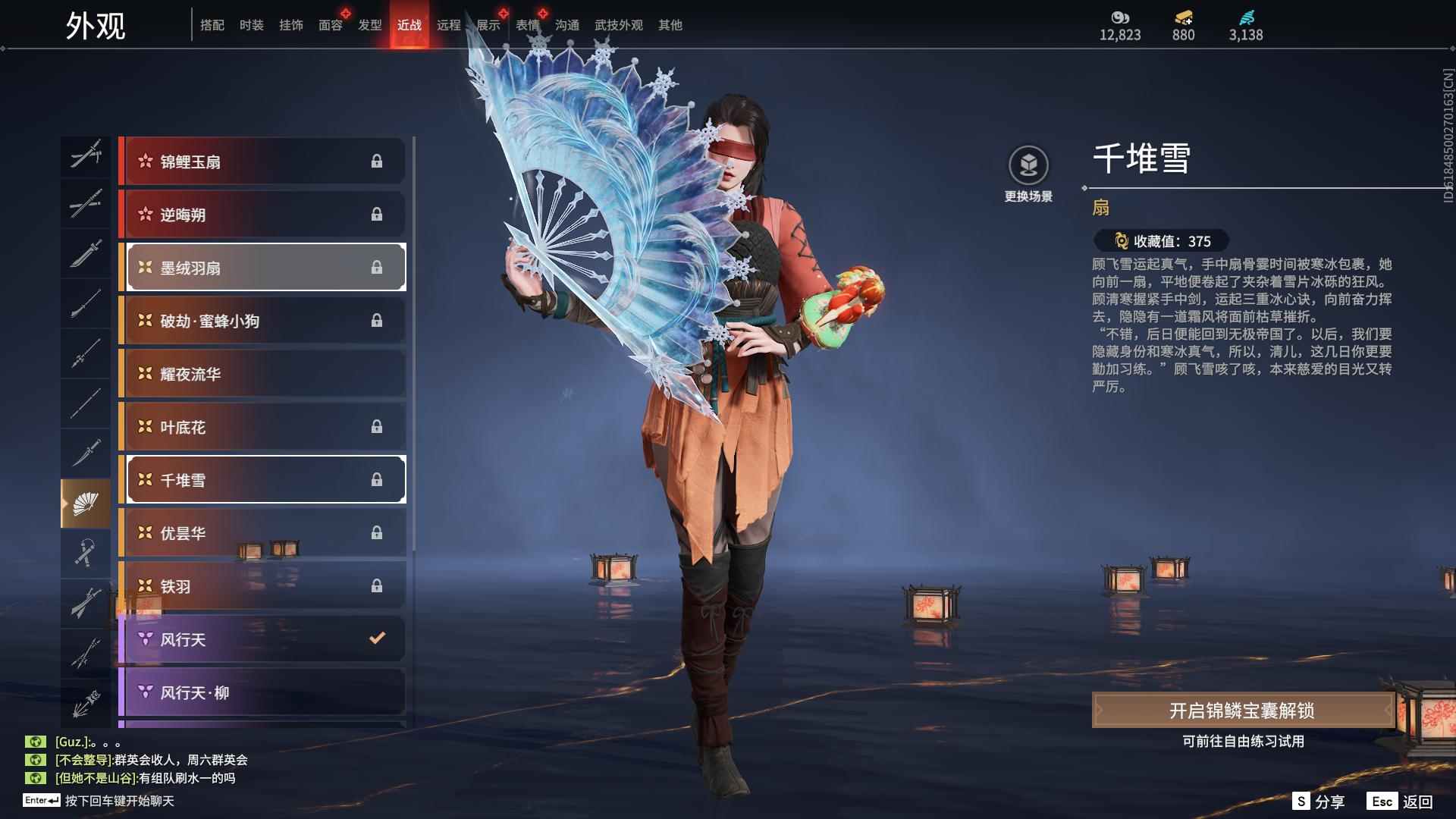1456x819 pixels.
Task: Open the 墨绒羽扇 list entry
Action: (264, 267)
